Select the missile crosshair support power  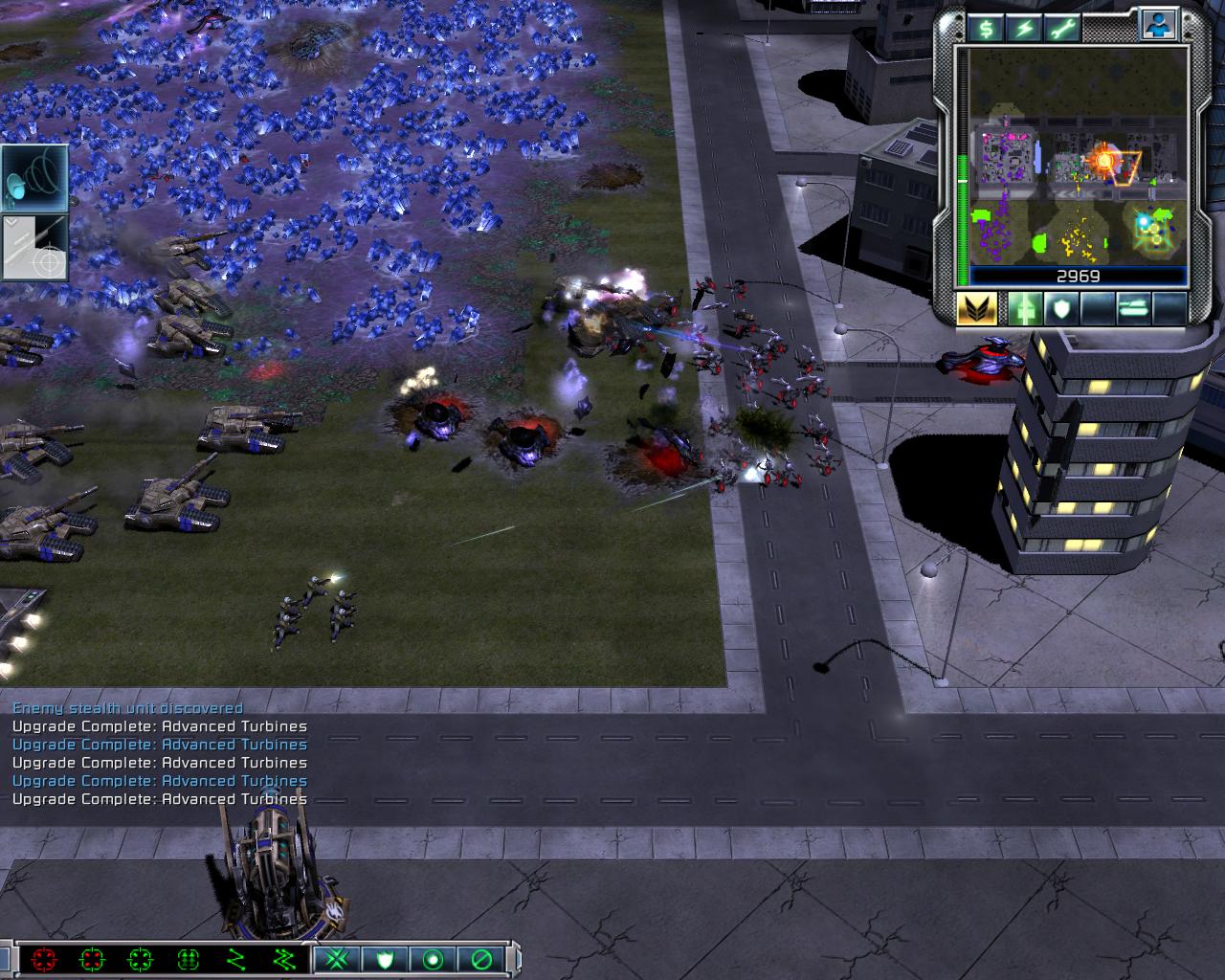34,247
